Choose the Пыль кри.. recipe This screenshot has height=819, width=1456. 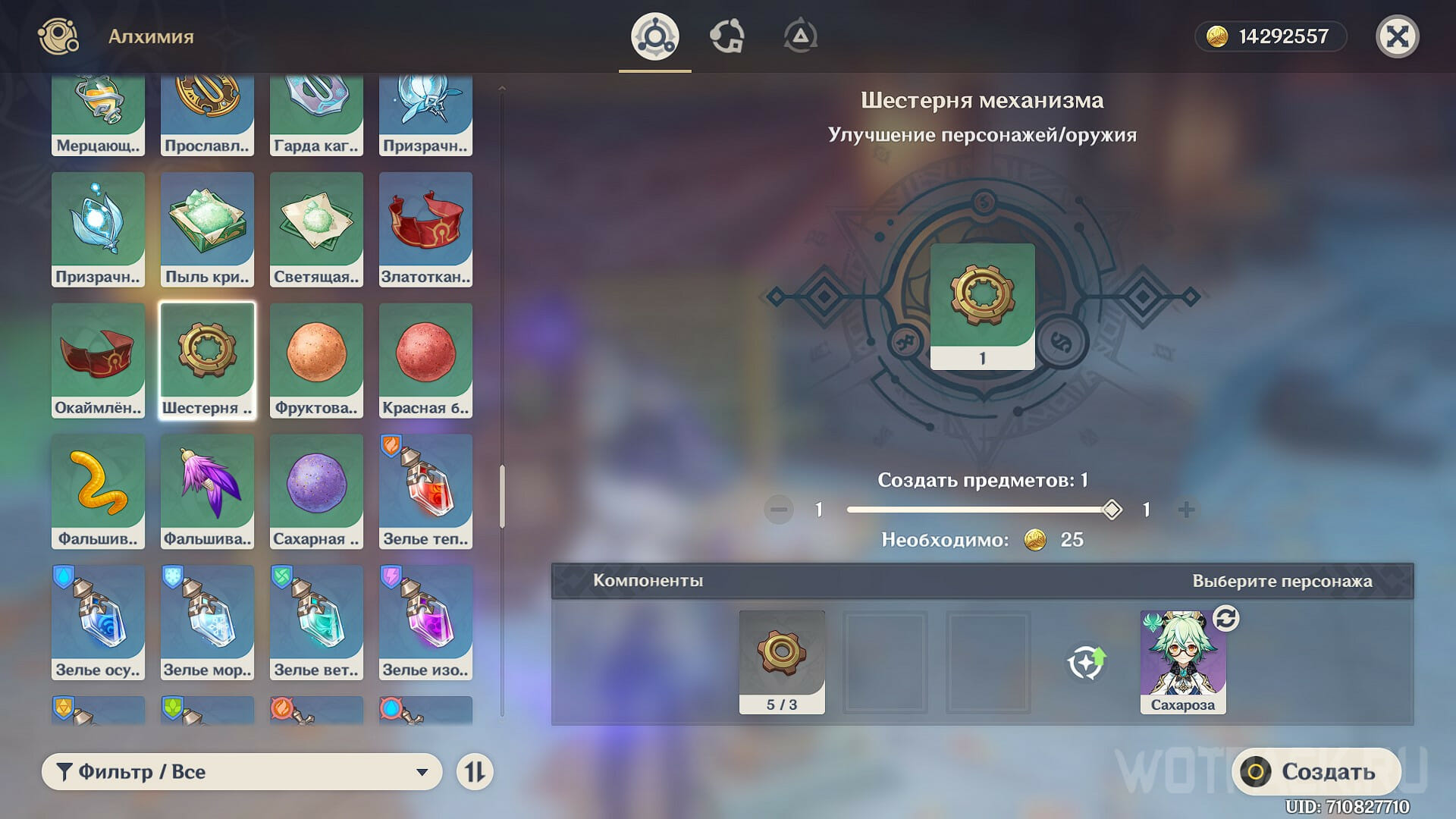[x=207, y=229]
